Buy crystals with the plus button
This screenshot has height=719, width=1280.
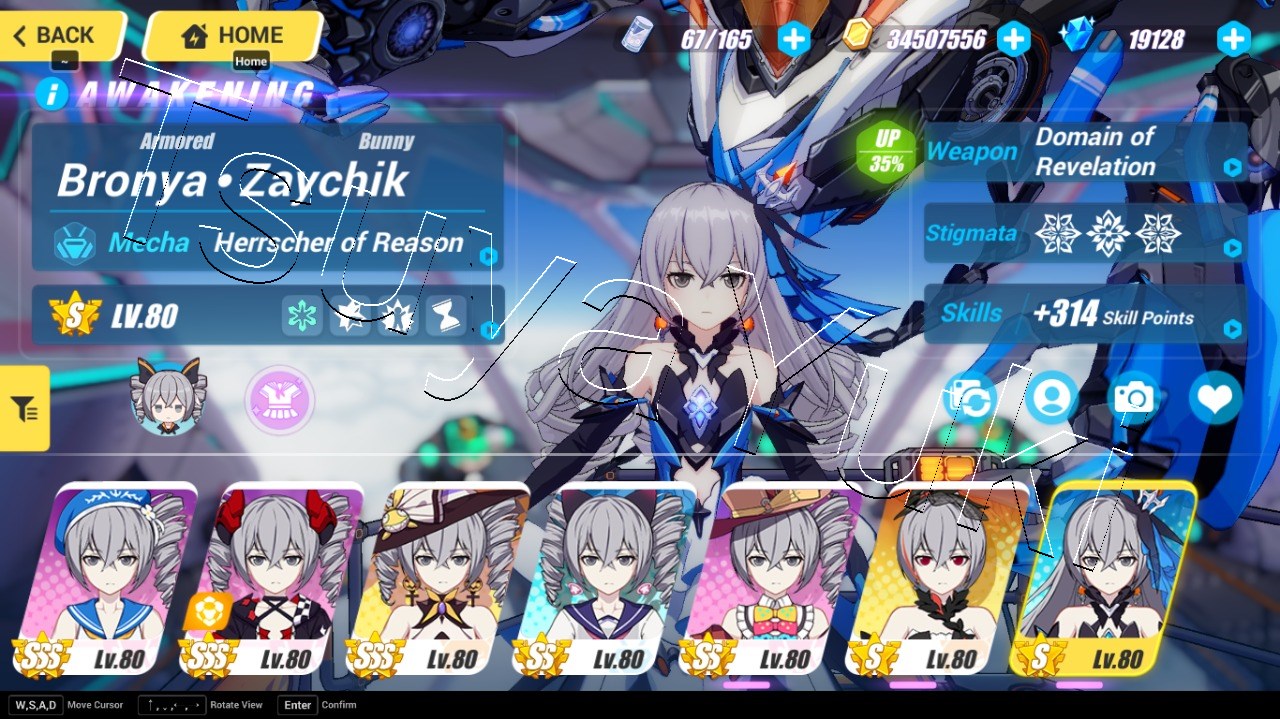1233,39
